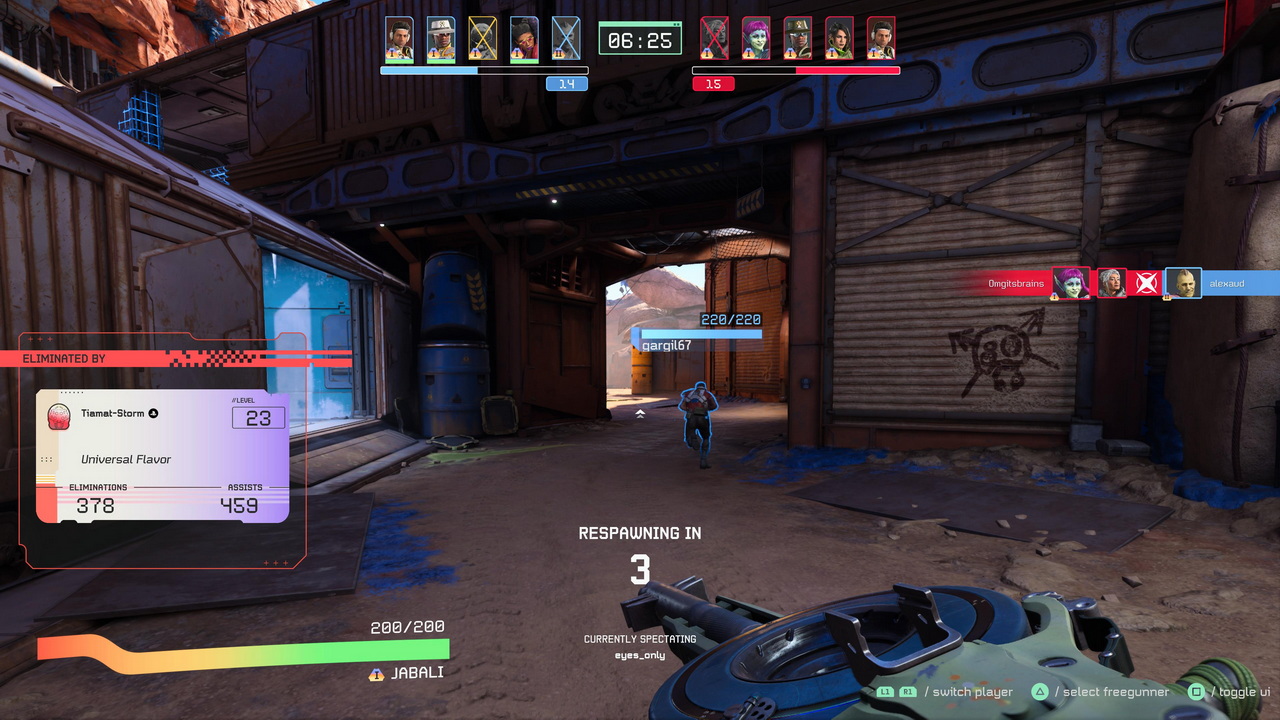
Task: Select the Omgitsbrains kill feed entry
Action: (x=1015, y=284)
